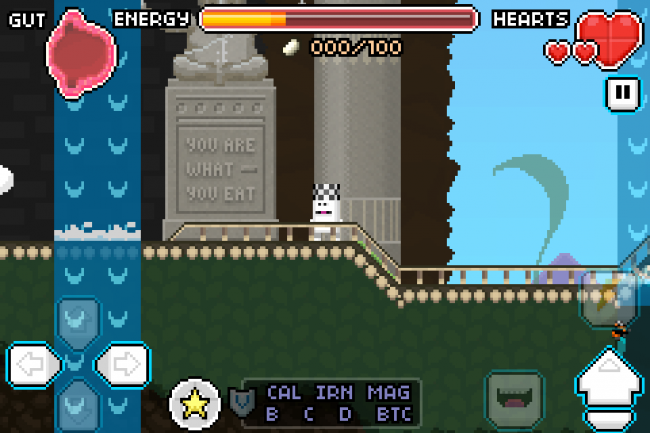Activate the yellow star button
Viewport: 650px width, 433px height.
pos(194,403)
